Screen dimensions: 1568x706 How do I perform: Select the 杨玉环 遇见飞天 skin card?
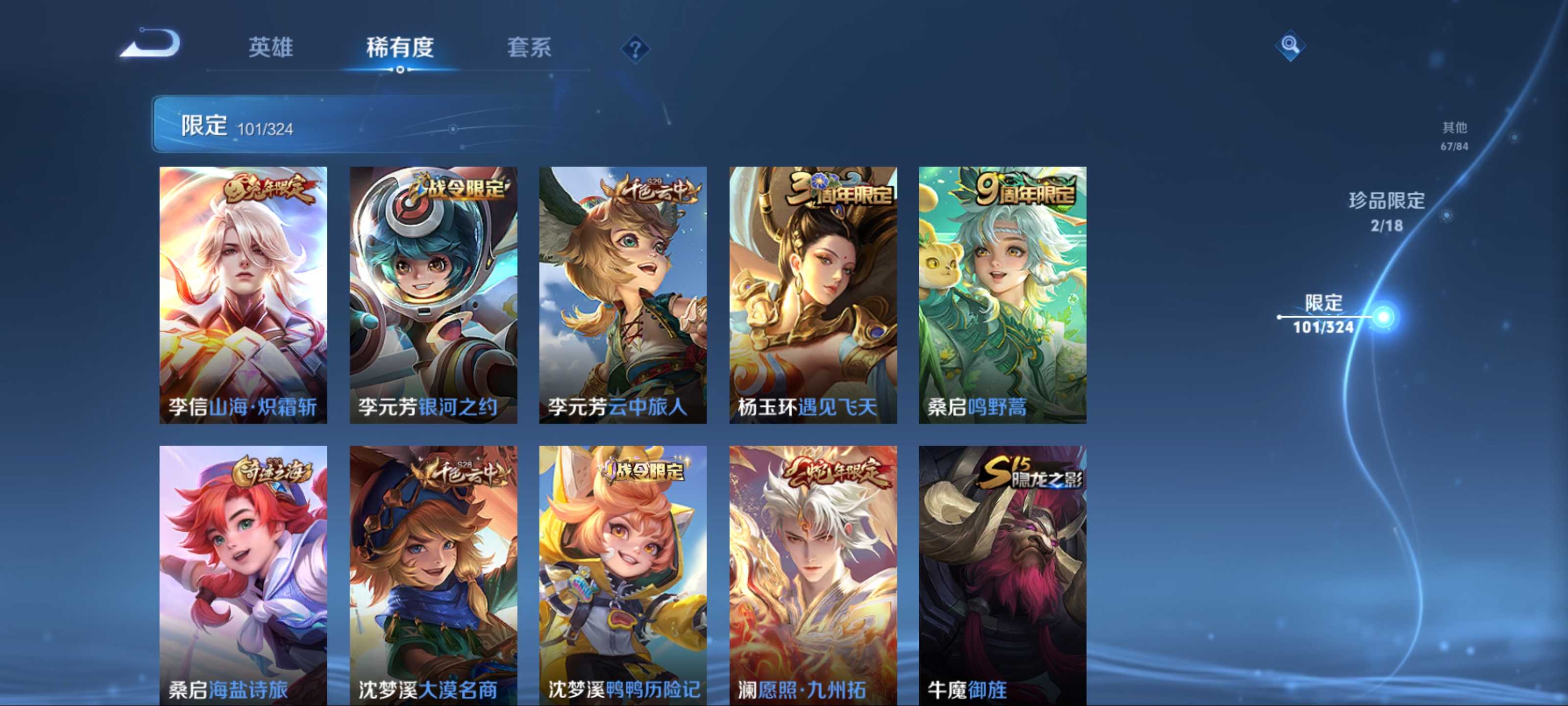click(812, 295)
